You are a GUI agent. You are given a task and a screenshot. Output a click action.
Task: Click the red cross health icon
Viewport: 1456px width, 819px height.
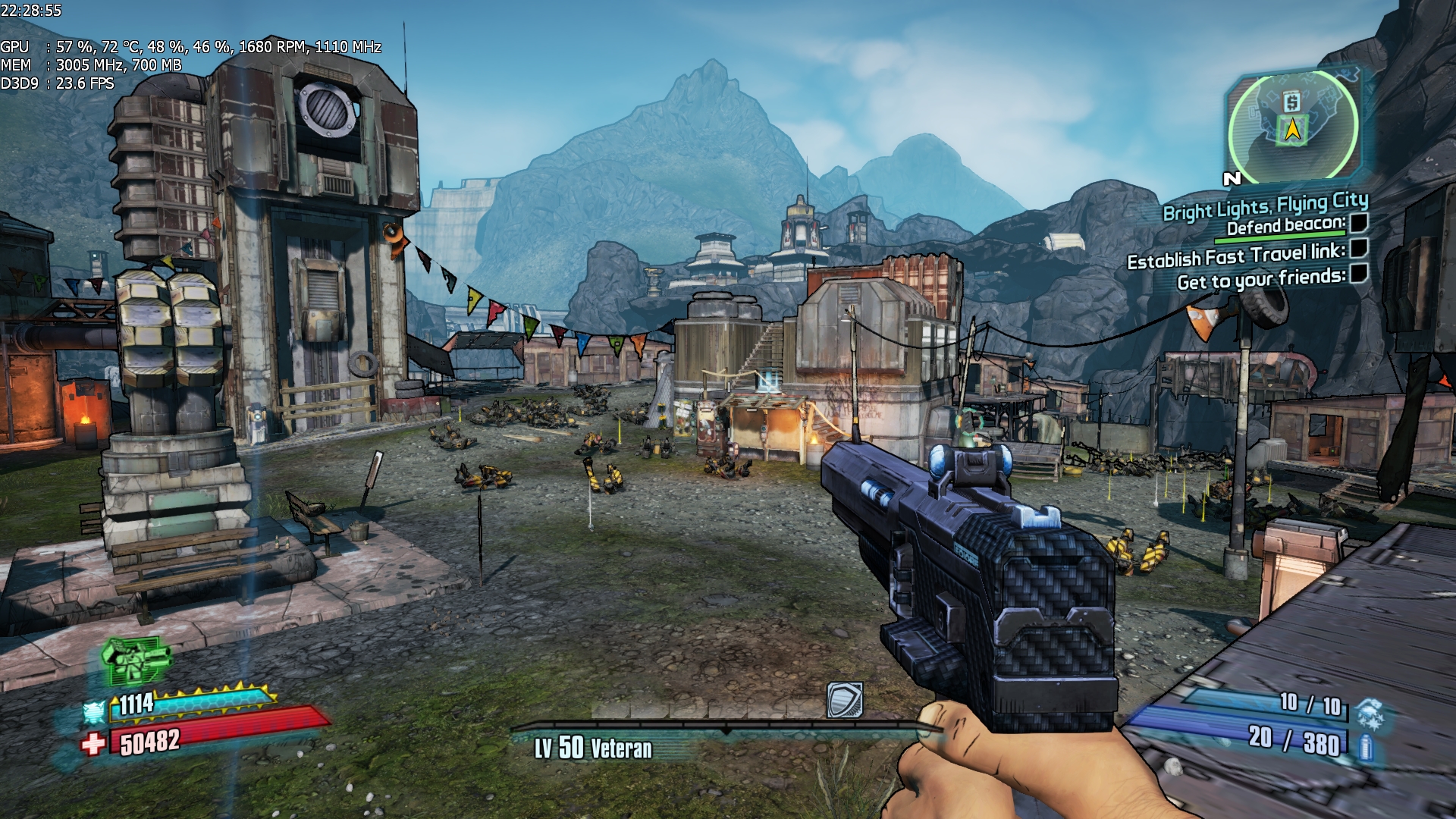click(93, 744)
